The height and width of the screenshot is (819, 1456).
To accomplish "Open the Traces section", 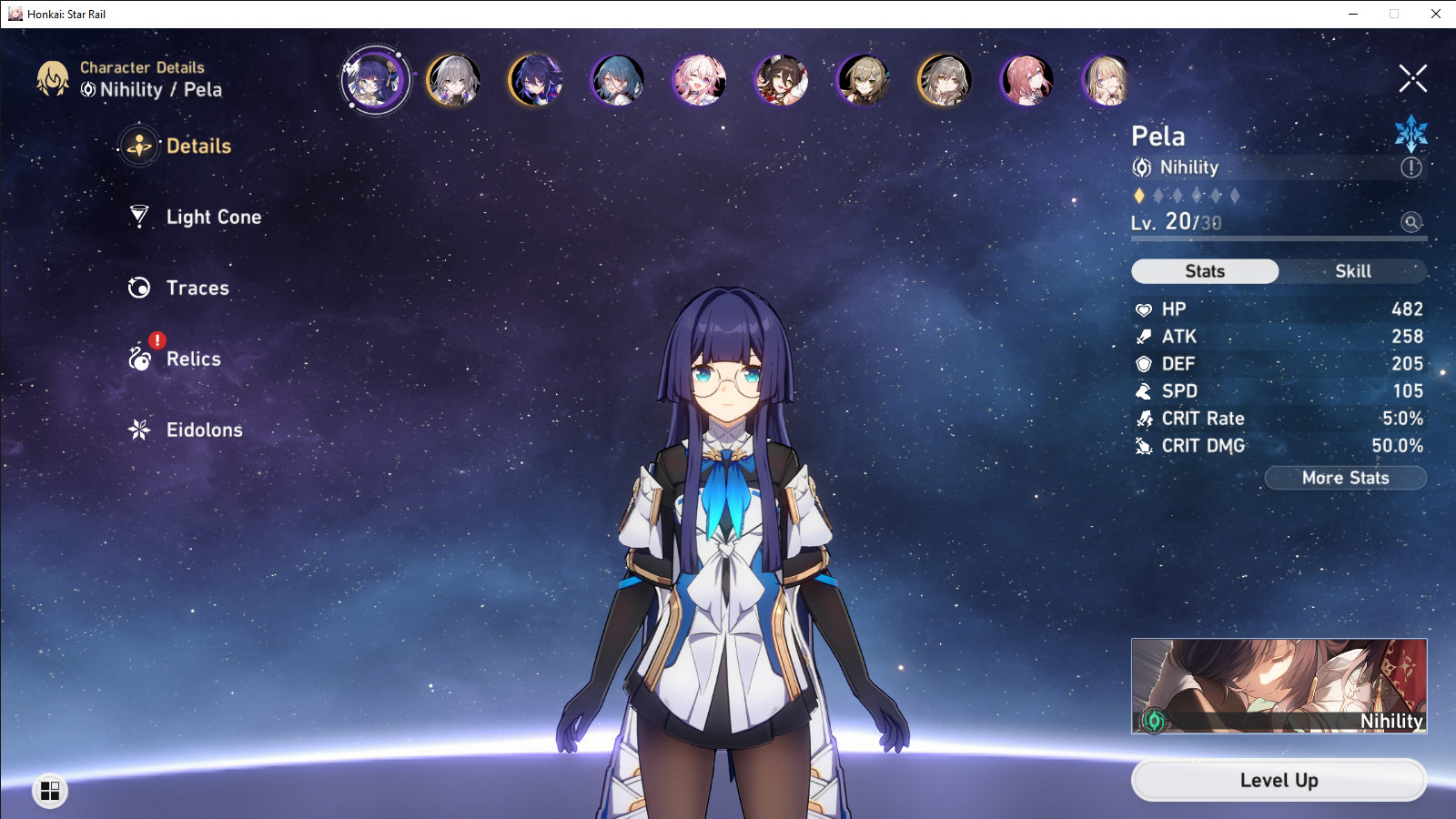I will (x=197, y=288).
